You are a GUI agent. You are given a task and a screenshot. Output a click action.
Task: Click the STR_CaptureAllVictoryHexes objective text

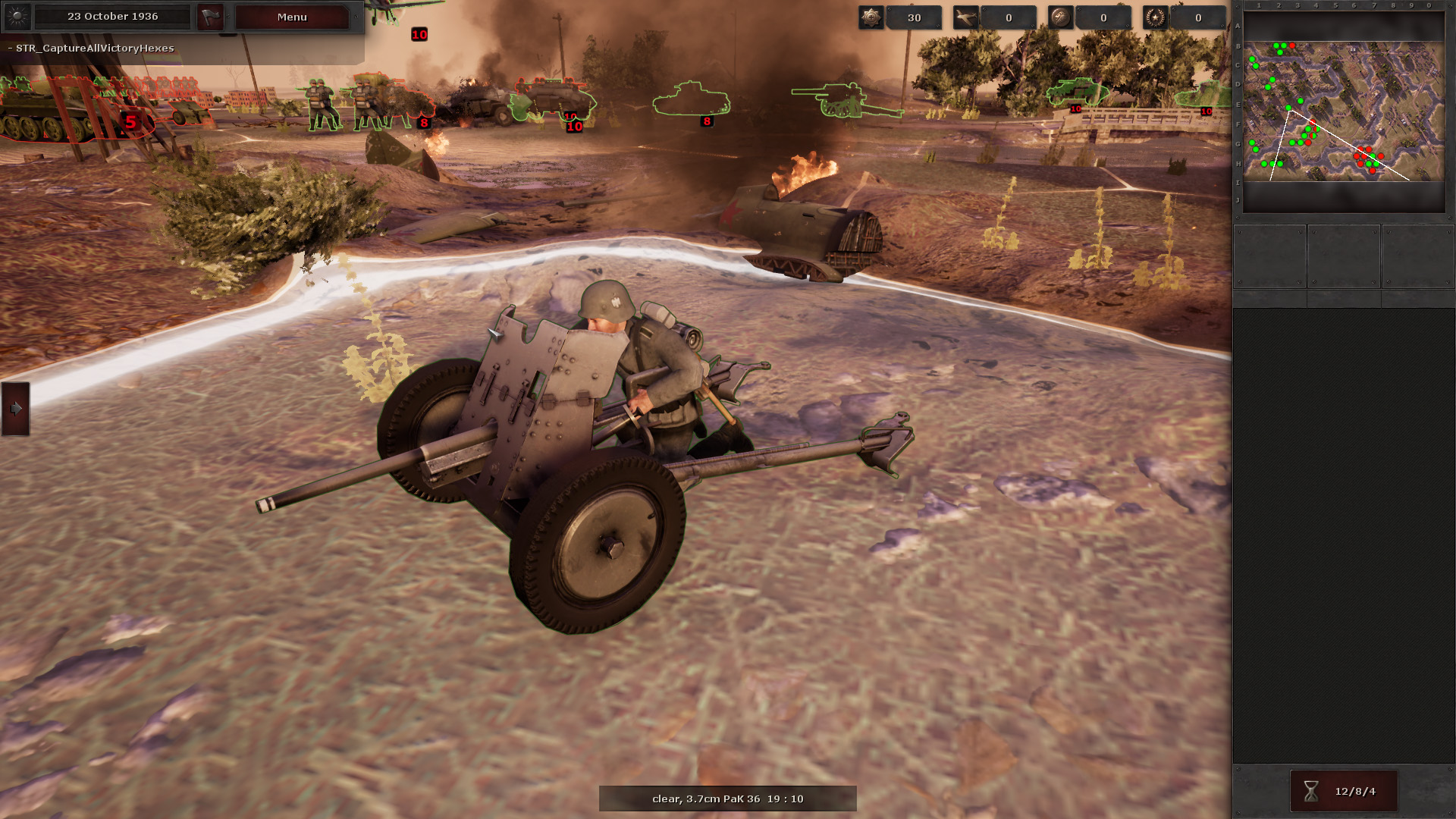91,47
